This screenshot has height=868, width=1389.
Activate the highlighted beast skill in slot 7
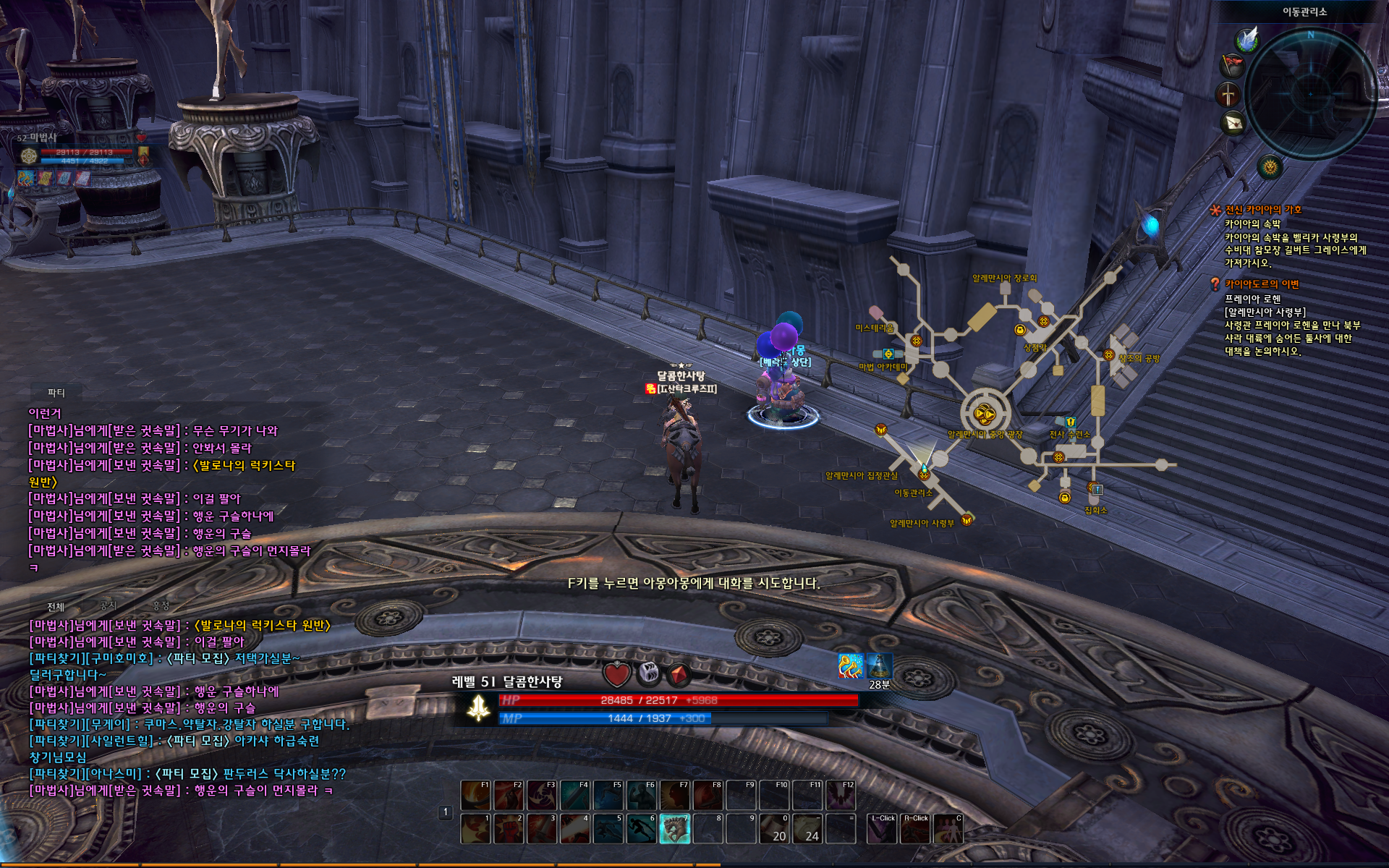[674, 829]
